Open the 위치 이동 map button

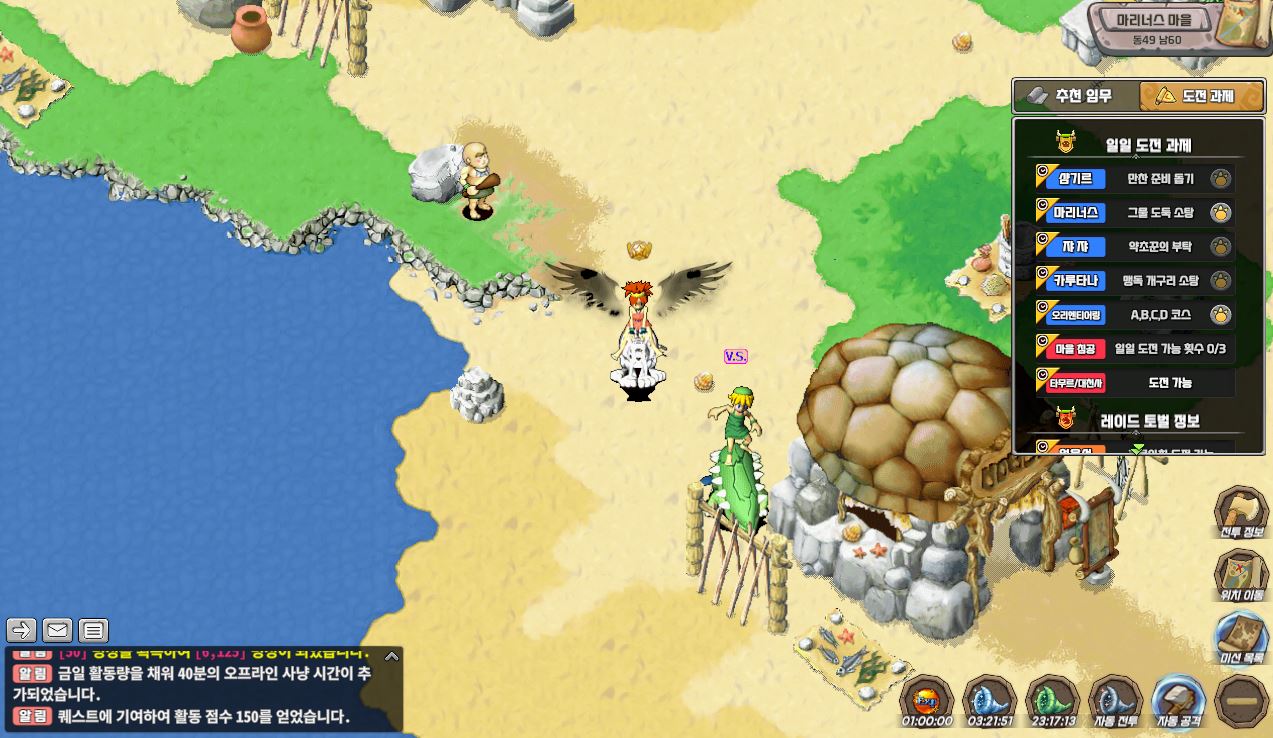[x=1241, y=577]
